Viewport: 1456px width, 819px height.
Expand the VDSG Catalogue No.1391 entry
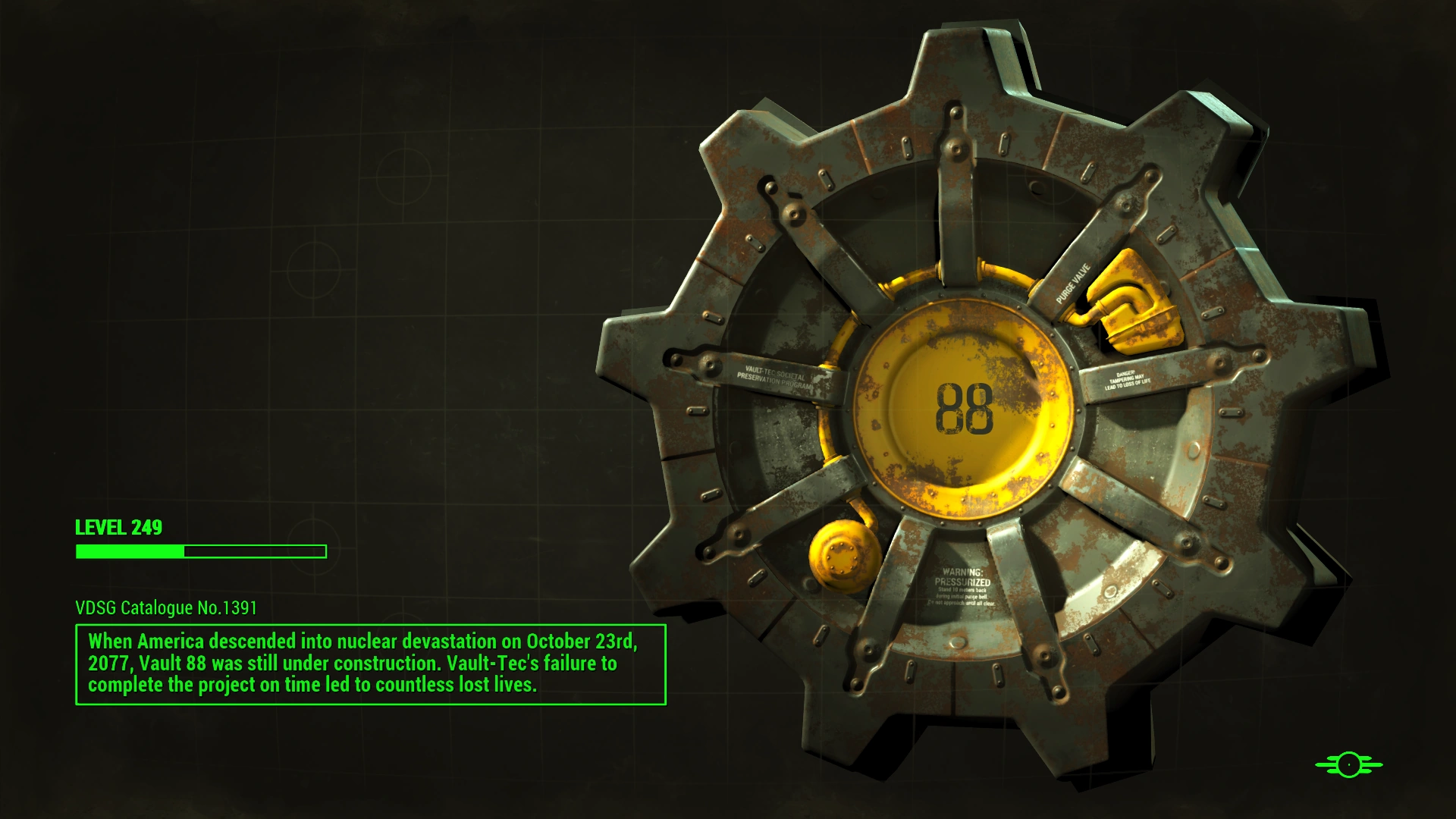click(x=167, y=607)
